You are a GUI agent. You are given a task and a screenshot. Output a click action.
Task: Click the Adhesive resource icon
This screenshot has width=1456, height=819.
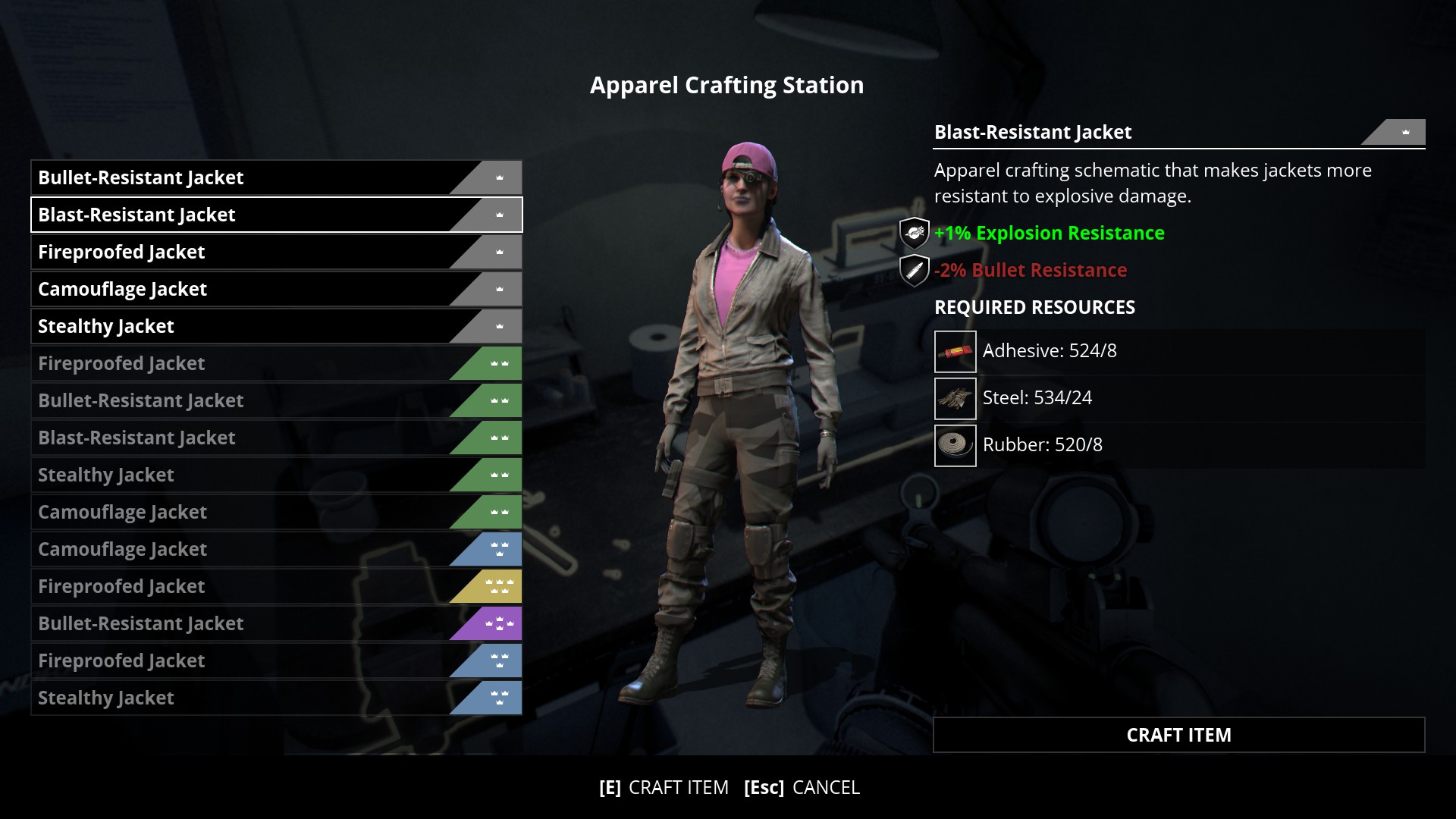(955, 350)
